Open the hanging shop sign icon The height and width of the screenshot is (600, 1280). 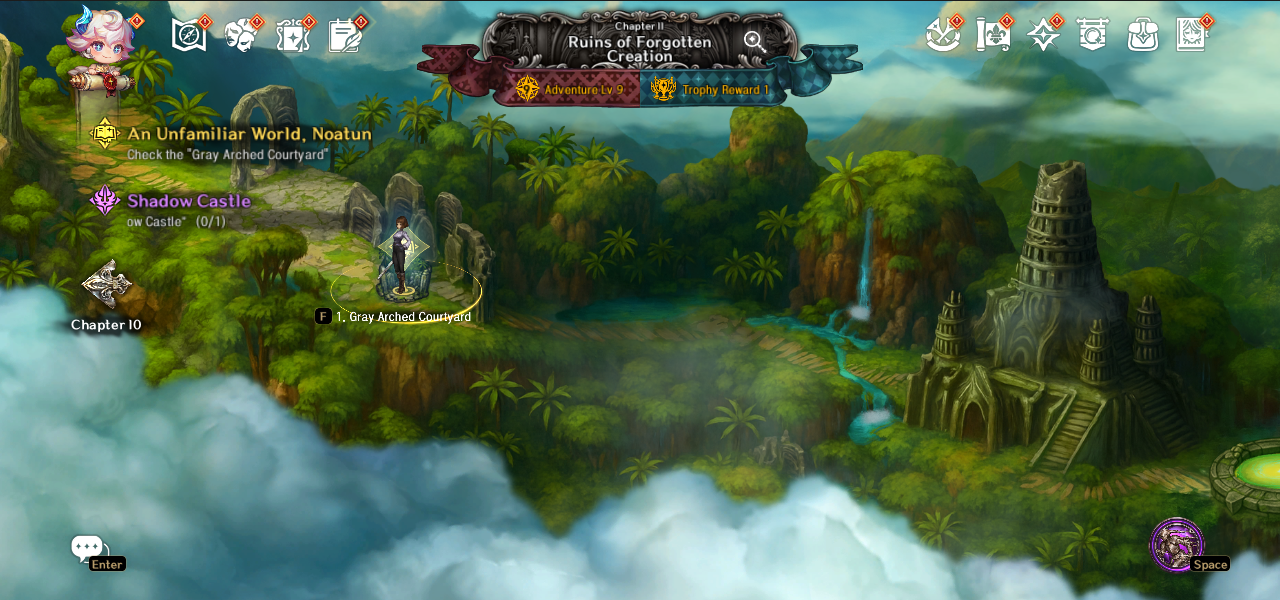(x=1093, y=35)
